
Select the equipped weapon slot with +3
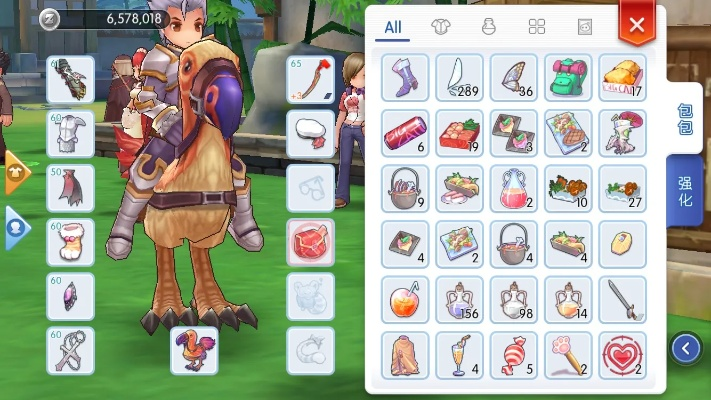pos(310,79)
